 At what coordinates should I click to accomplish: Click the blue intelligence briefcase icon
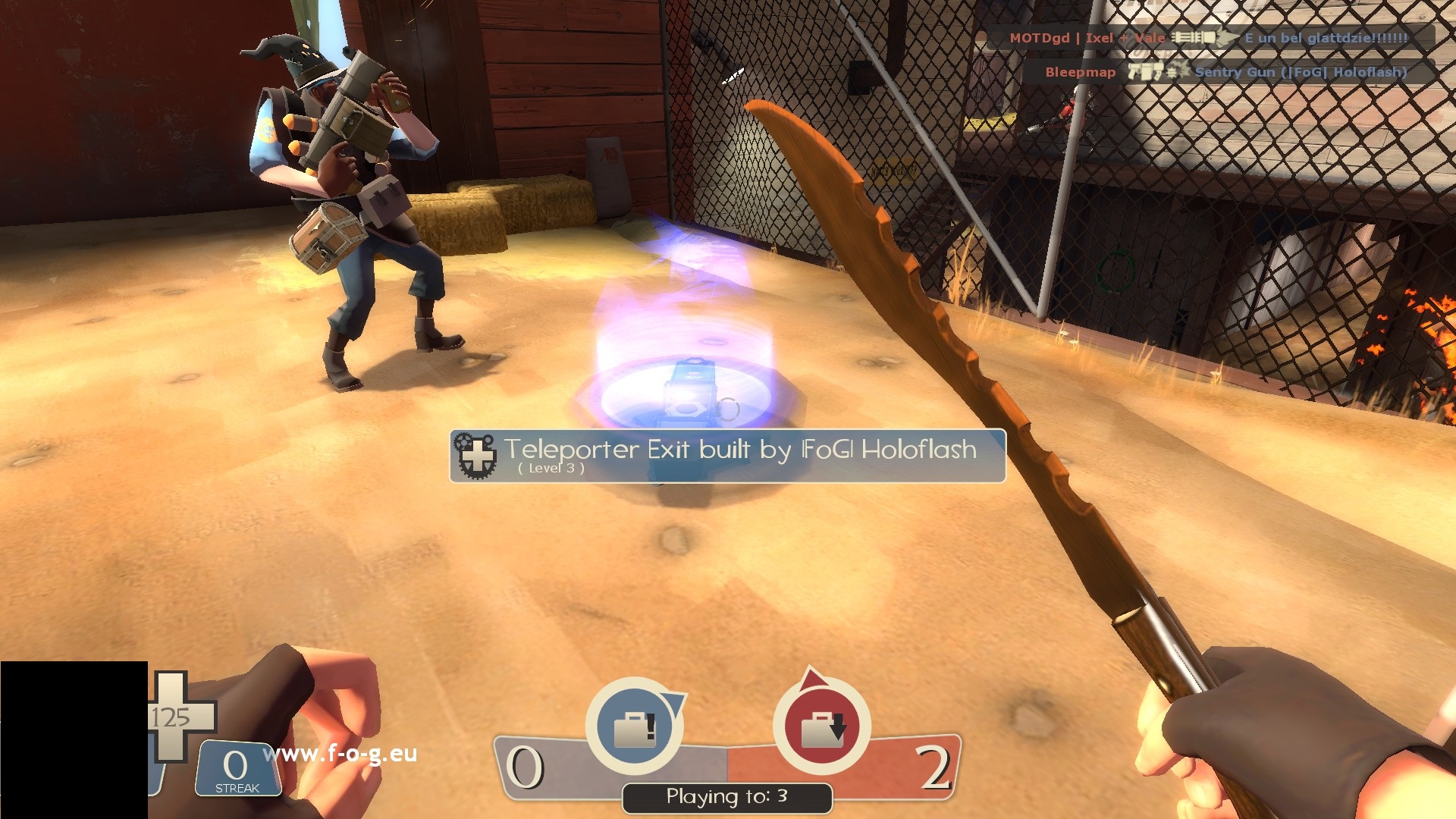(635, 726)
